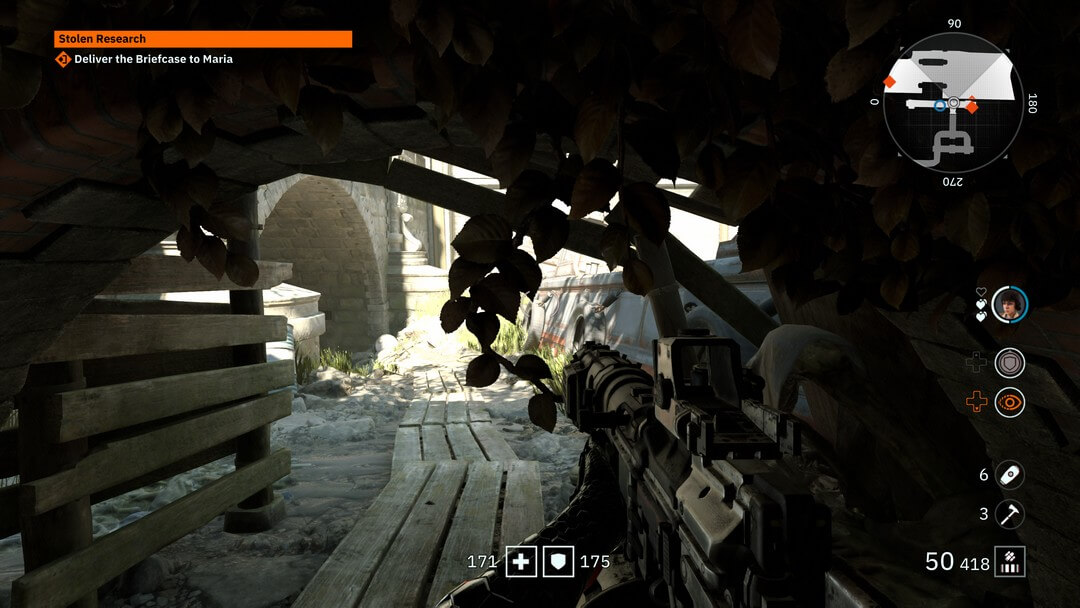Click the health cross icon
Viewport: 1080px width, 608px height.
click(x=520, y=562)
